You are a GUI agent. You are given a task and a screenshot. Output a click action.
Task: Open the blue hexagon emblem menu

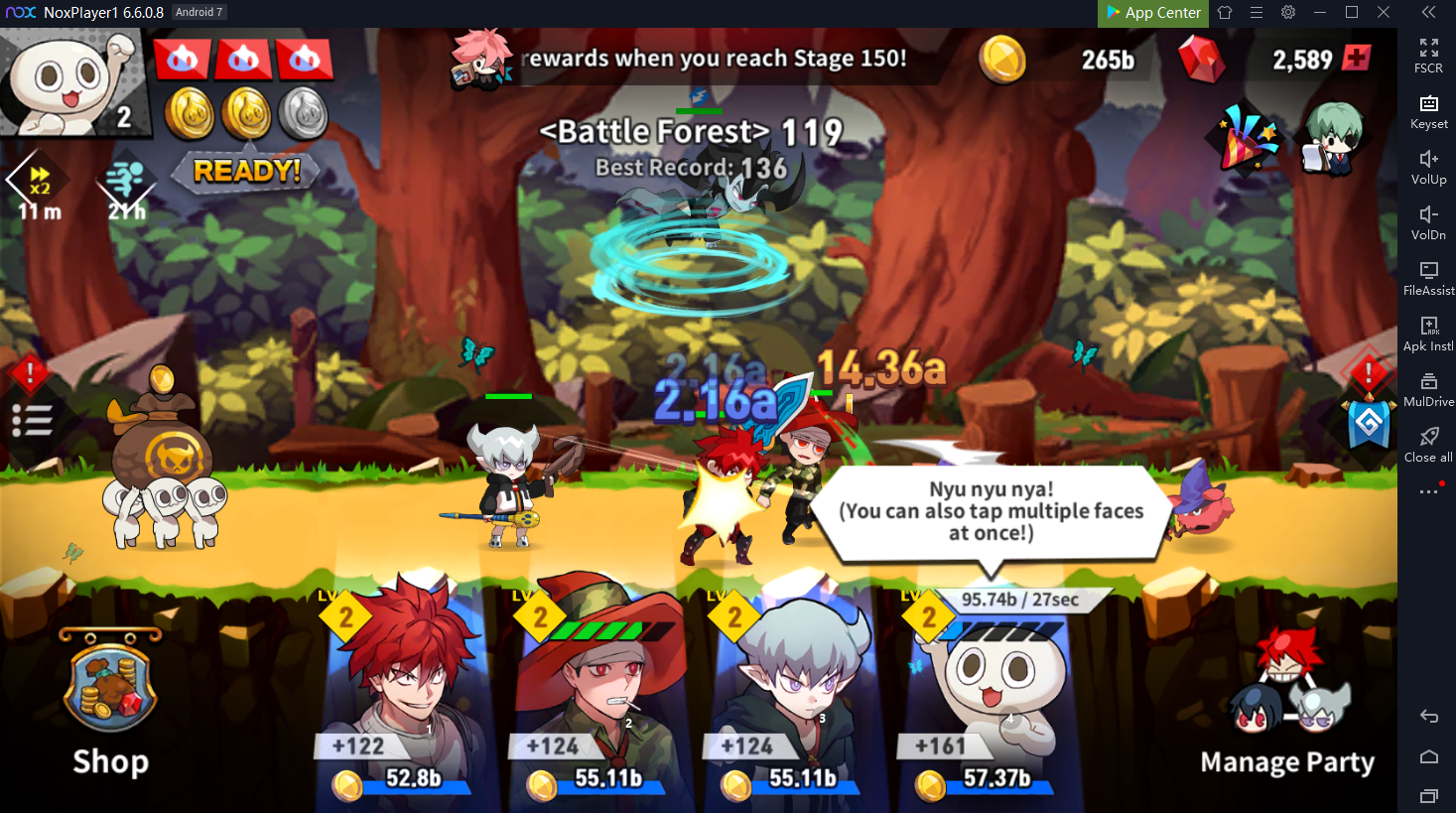coord(1368,425)
